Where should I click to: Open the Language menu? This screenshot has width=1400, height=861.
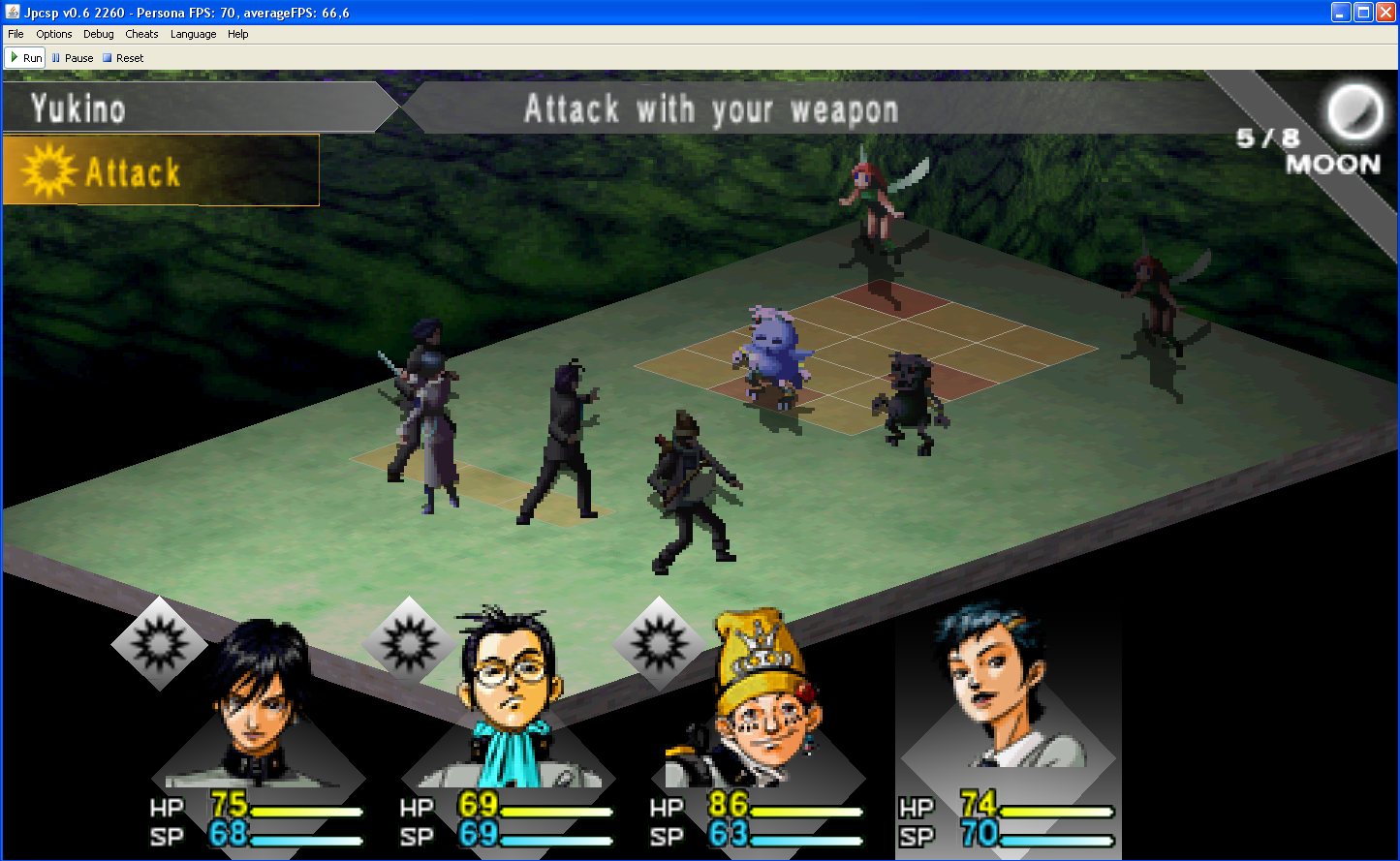click(x=193, y=34)
